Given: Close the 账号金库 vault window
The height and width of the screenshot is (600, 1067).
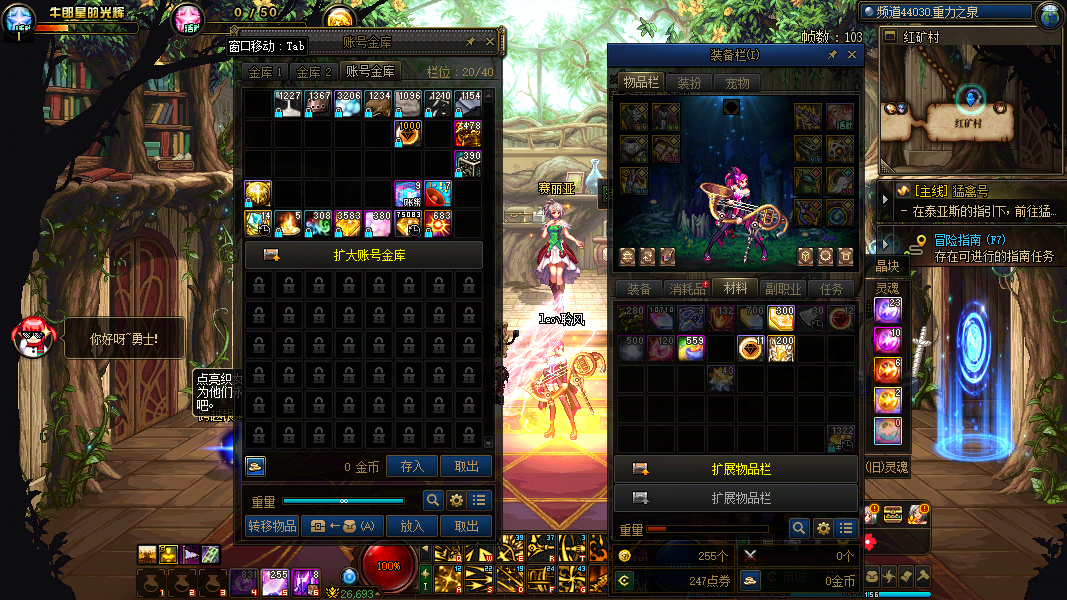Looking at the screenshot, I should click(489, 42).
